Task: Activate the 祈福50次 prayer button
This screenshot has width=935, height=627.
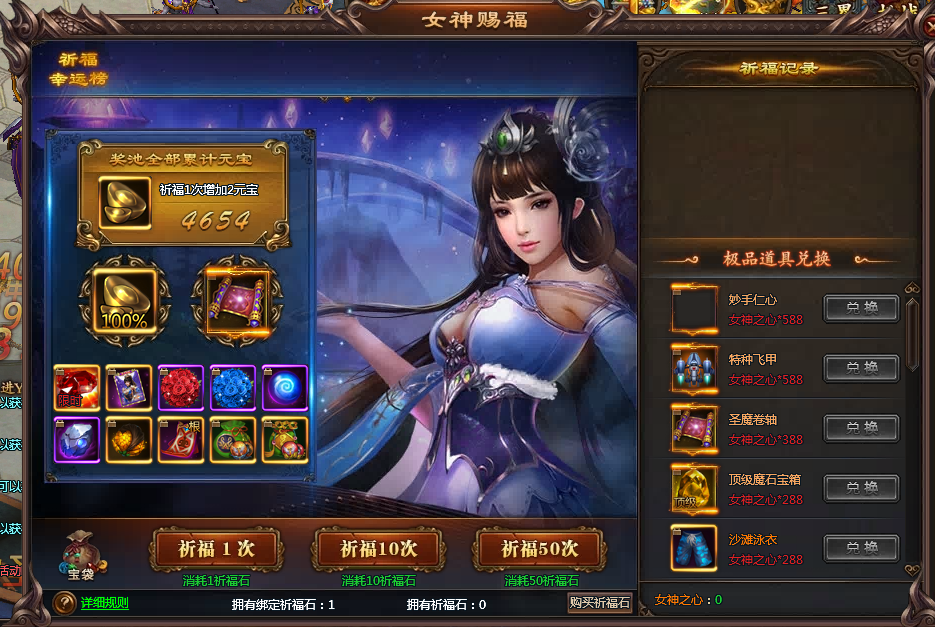Action: tap(540, 549)
